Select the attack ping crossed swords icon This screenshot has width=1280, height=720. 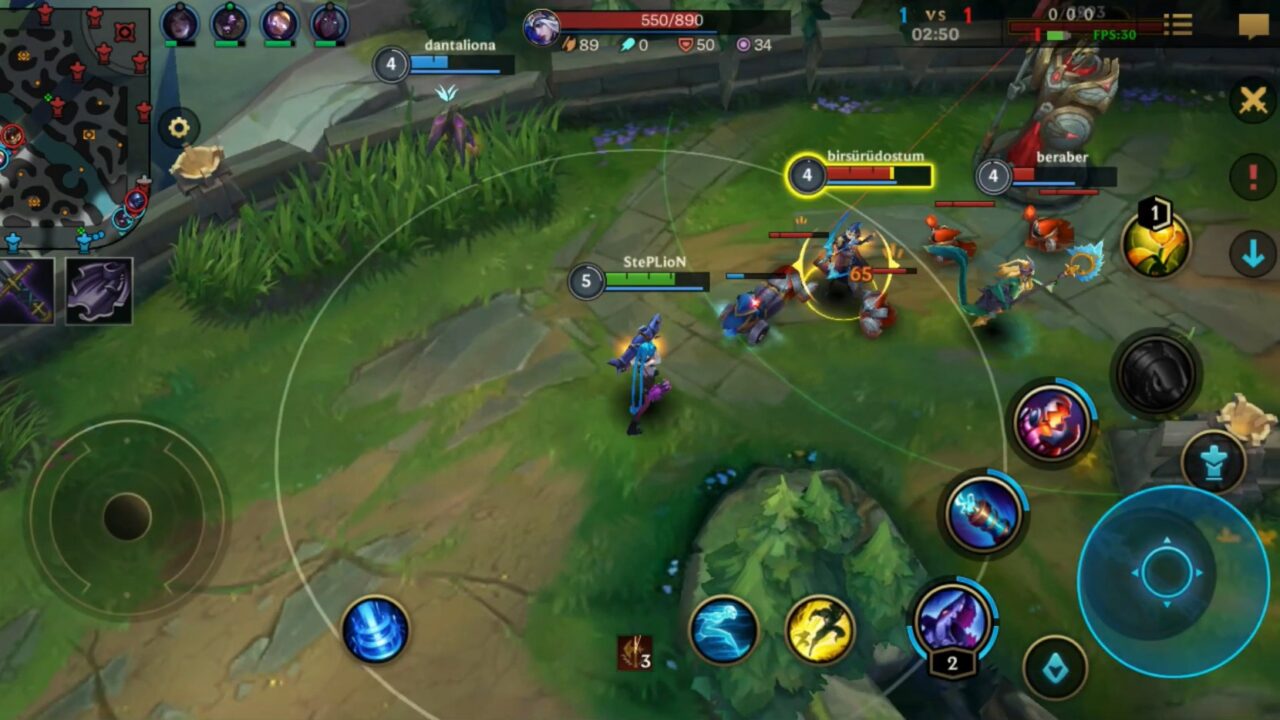pos(1249,99)
